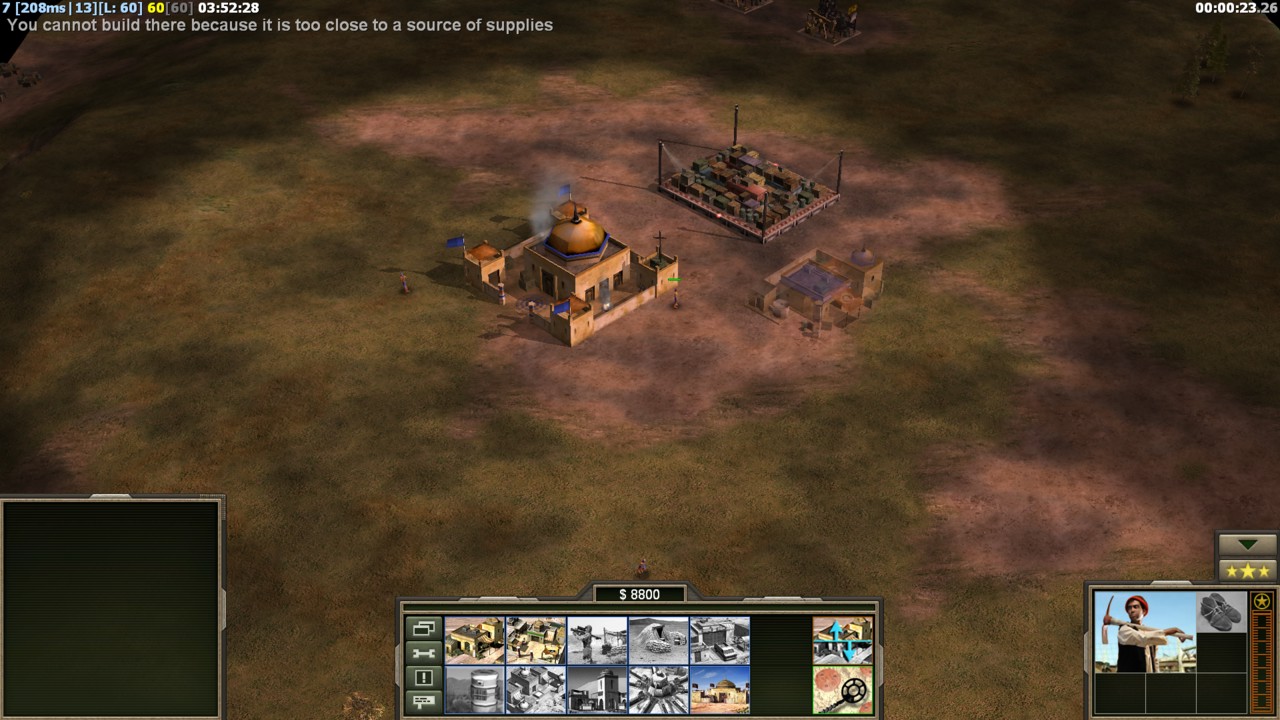Select the Black Market build icon
Image resolution: width=1280 pixels, height=720 pixels.
[x=597, y=689]
